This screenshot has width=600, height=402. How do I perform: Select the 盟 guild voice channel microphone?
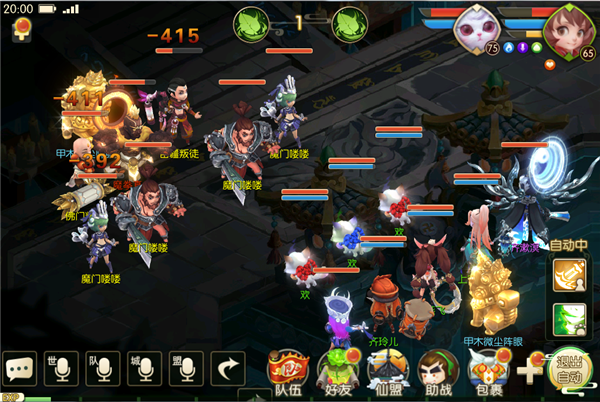click(x=185, y=369)
